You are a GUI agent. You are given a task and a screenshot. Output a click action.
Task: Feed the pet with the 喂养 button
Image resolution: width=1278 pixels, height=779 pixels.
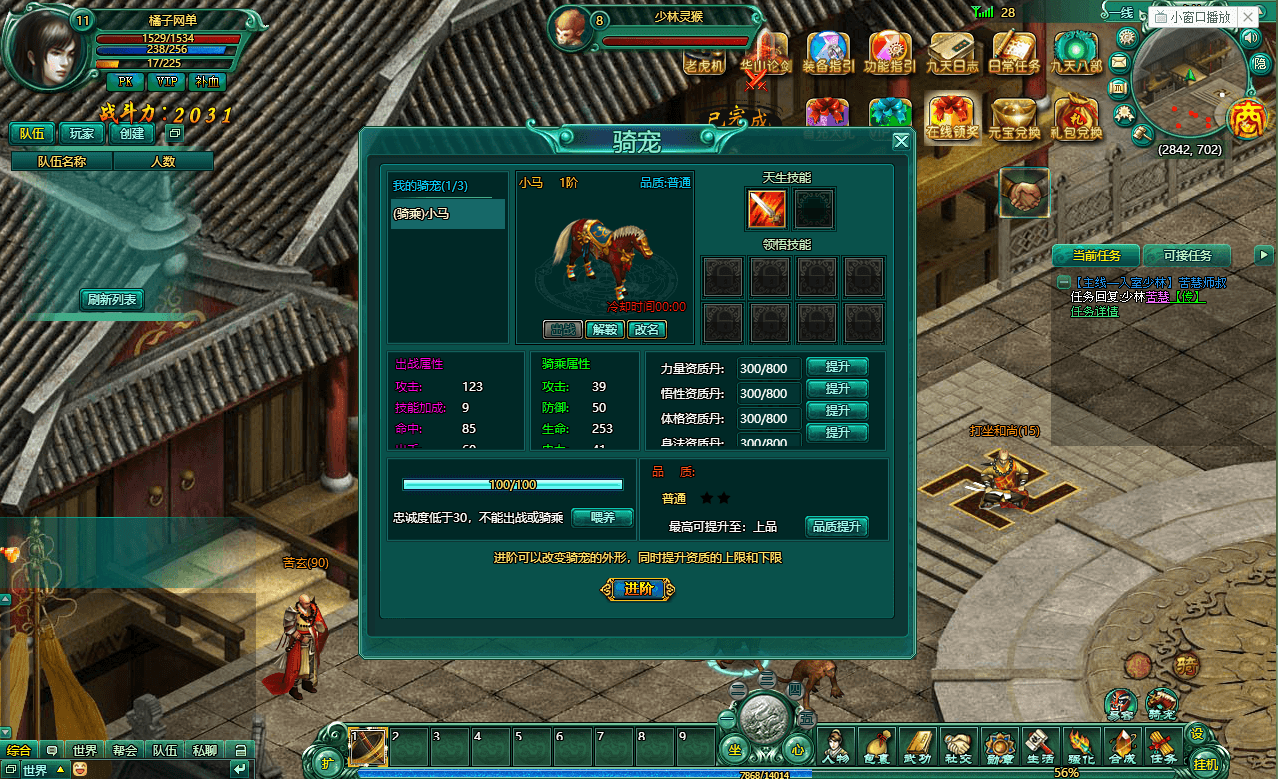[602, 518]
